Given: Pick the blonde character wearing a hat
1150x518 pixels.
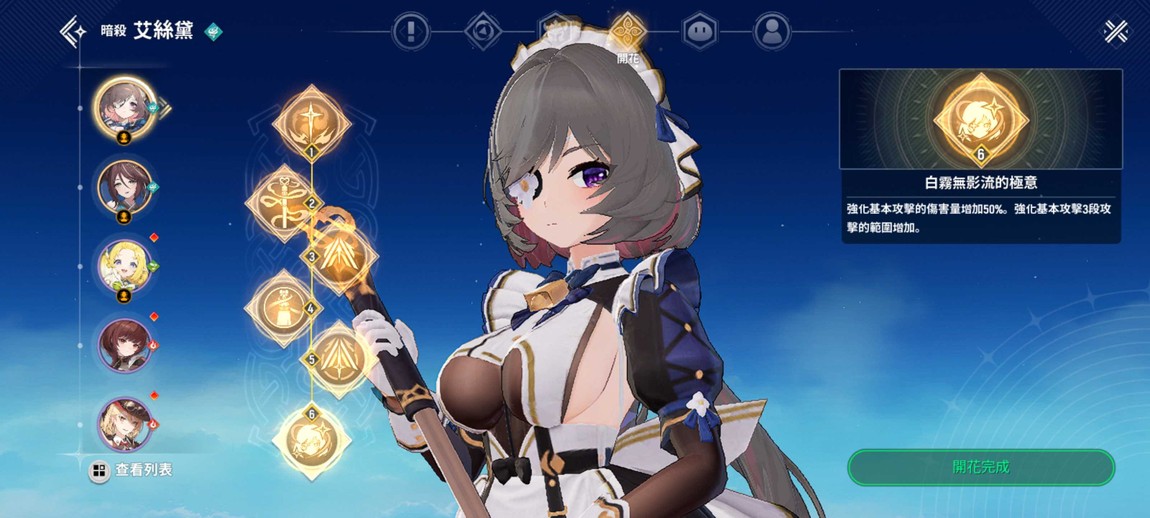Looking at the screenshot, I should pyautogui.click(x=124, y=423).
